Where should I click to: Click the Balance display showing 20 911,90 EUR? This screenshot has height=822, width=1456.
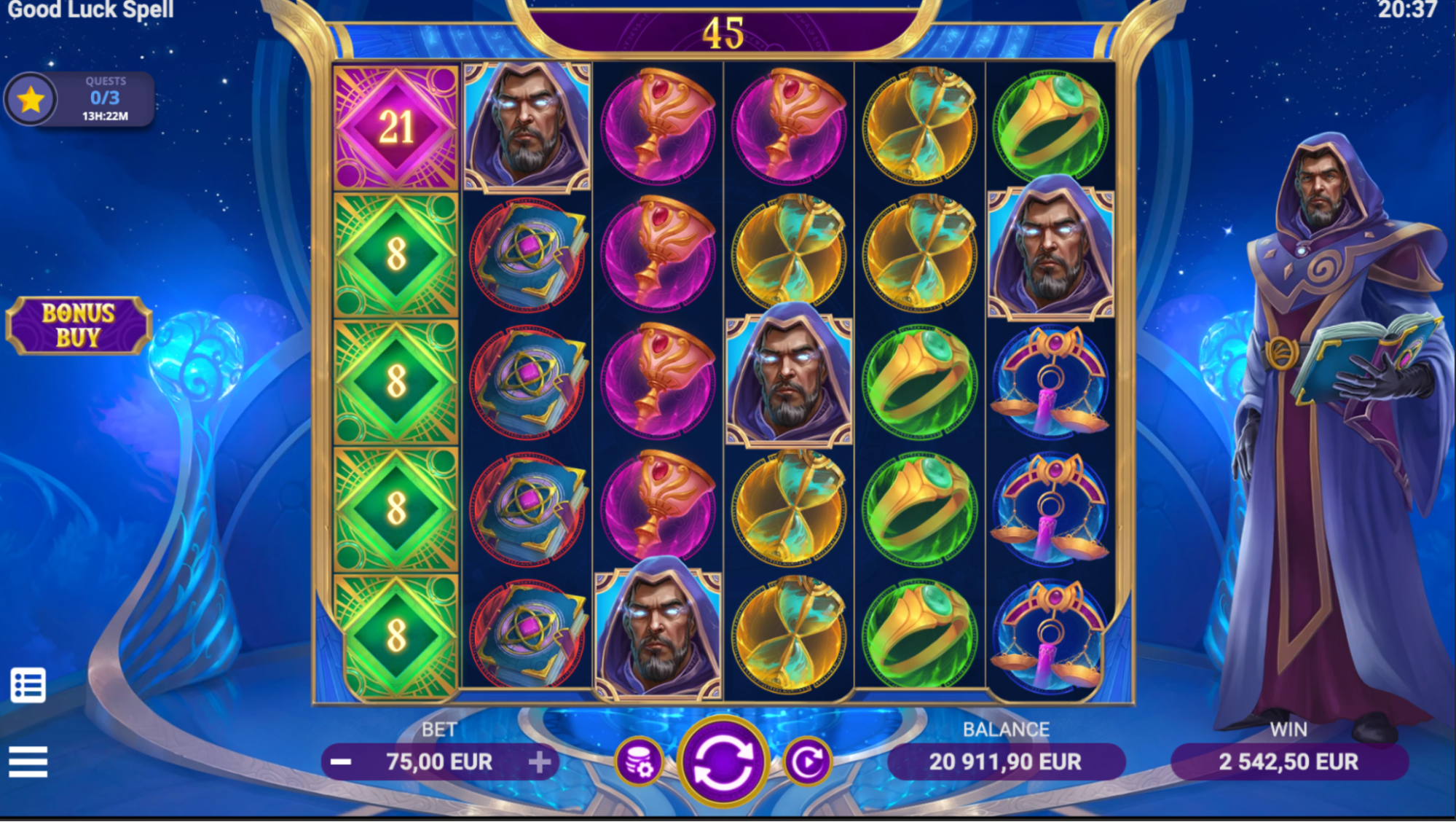click(x=1005, y=761)
